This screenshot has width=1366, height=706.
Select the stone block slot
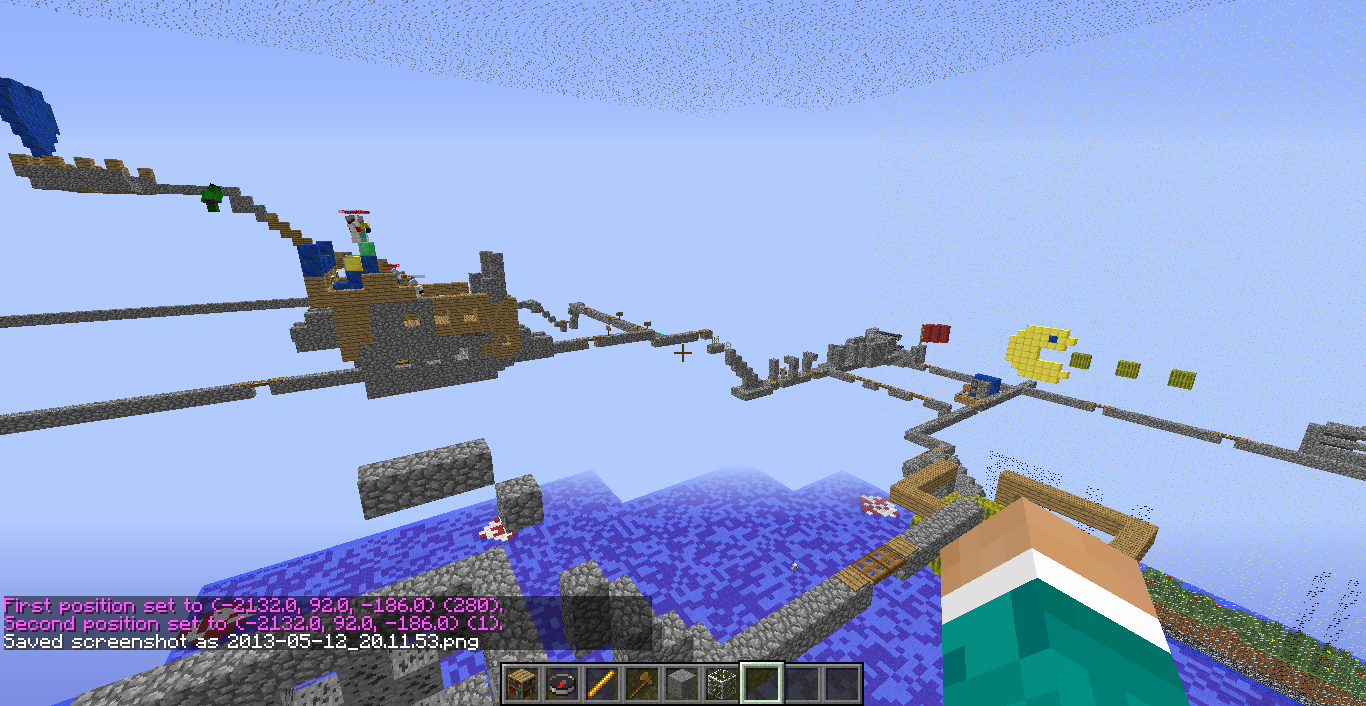tap(681, 684)
